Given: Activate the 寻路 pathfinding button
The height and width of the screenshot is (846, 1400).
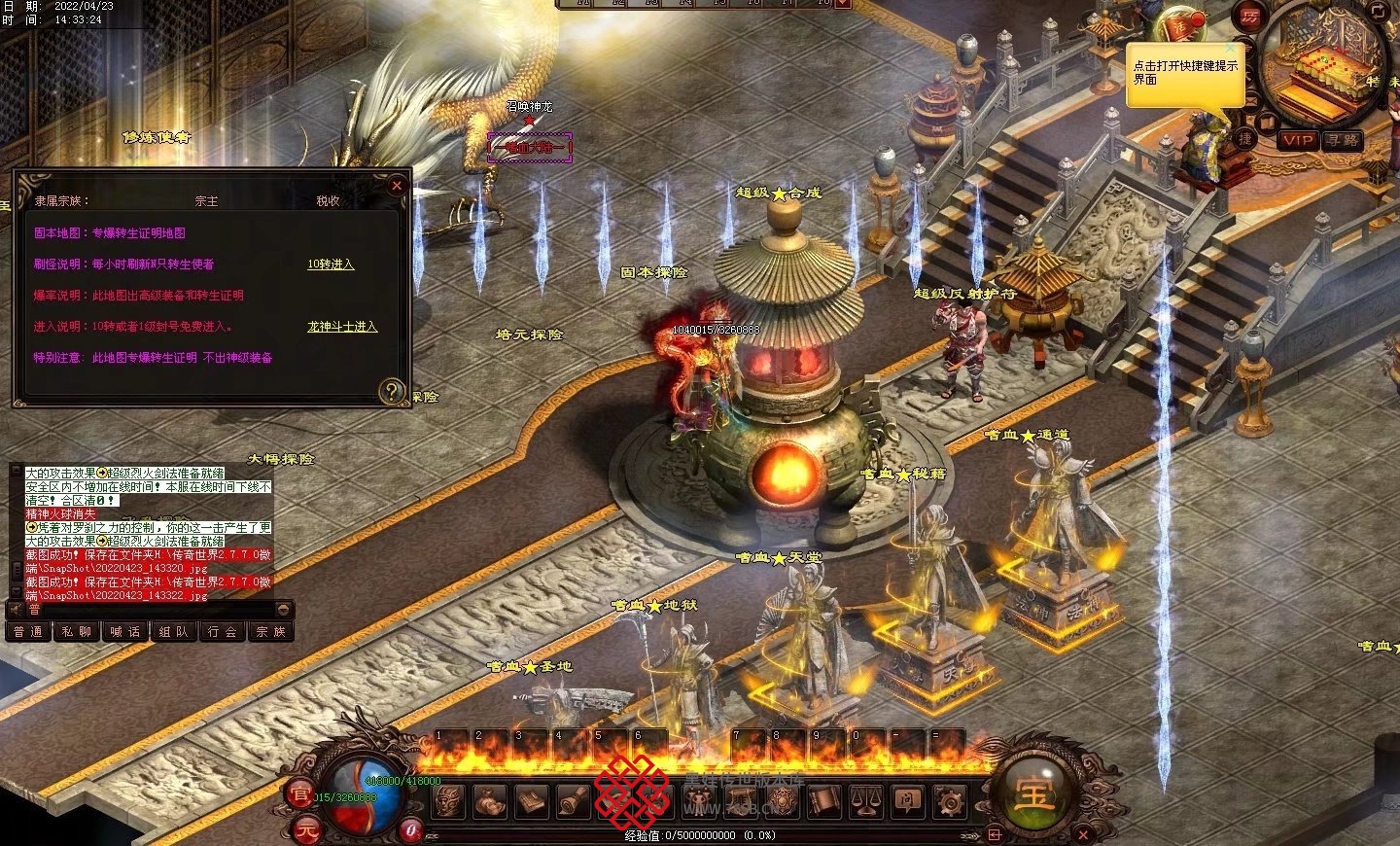Looking at the screenshot, I should point(1343,140).
